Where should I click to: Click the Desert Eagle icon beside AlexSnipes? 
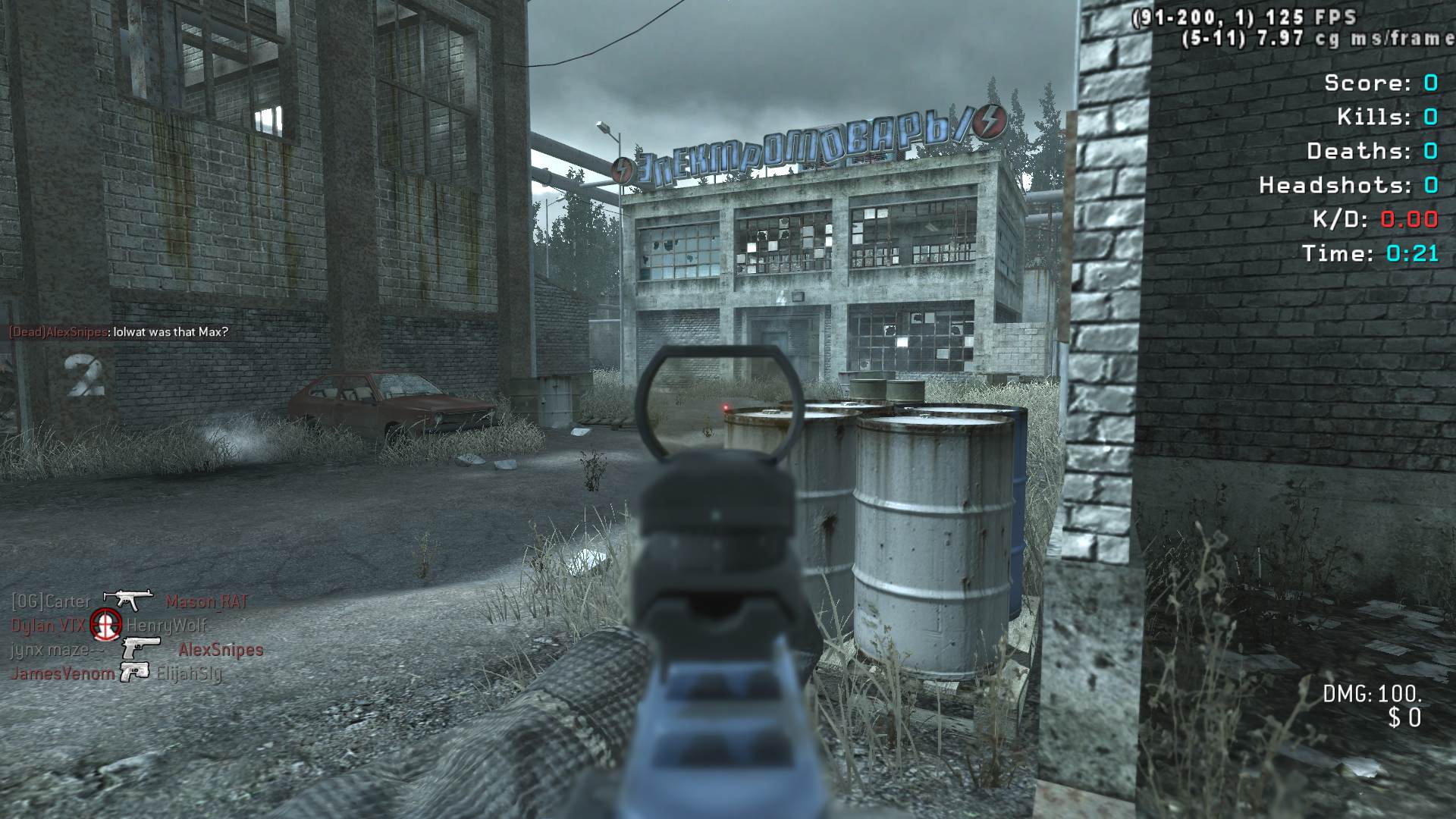(x=141, y=648)
